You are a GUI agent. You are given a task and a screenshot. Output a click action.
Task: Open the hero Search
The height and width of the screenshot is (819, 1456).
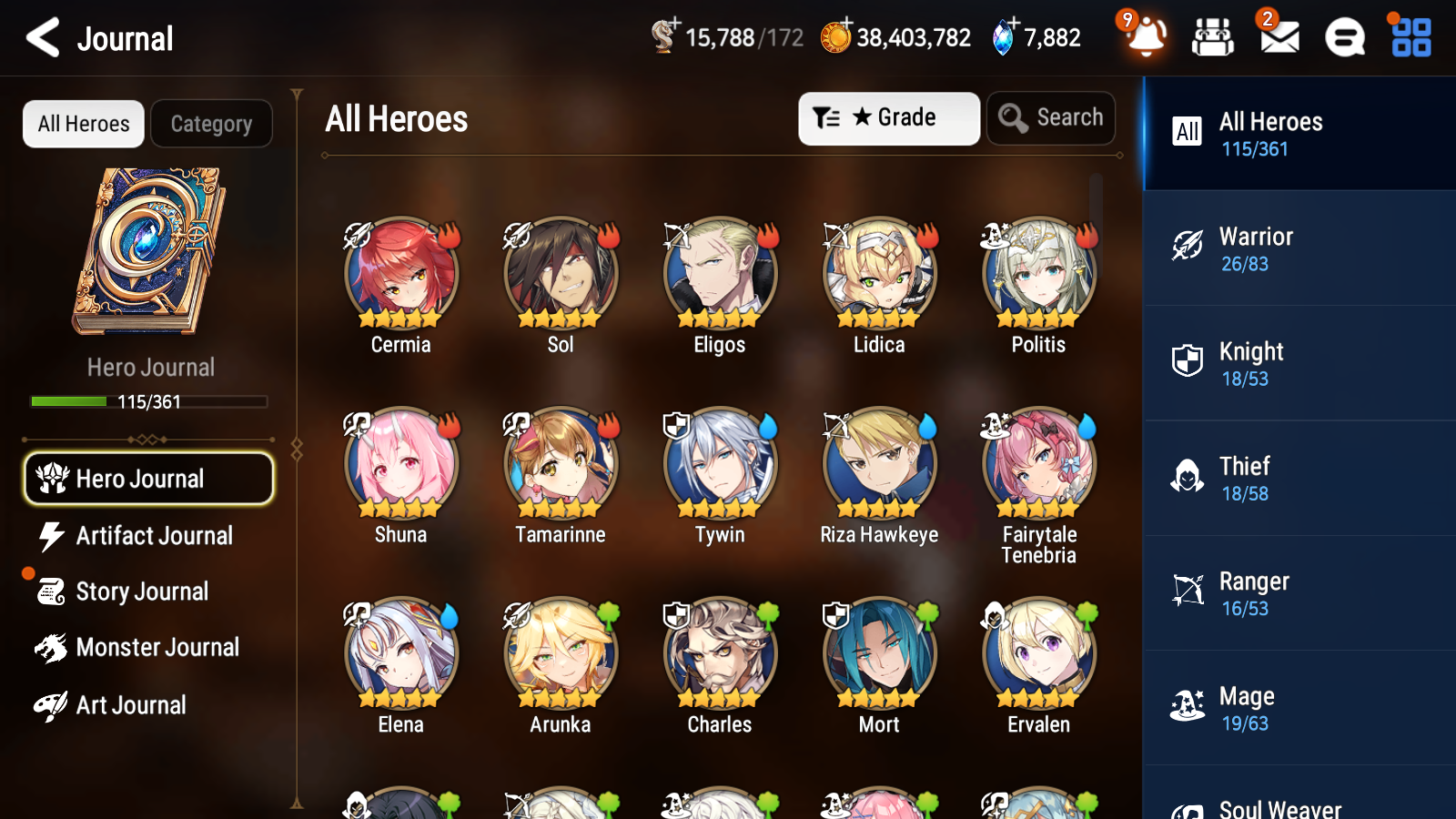pyautogui.click(x=1050, y=117)
